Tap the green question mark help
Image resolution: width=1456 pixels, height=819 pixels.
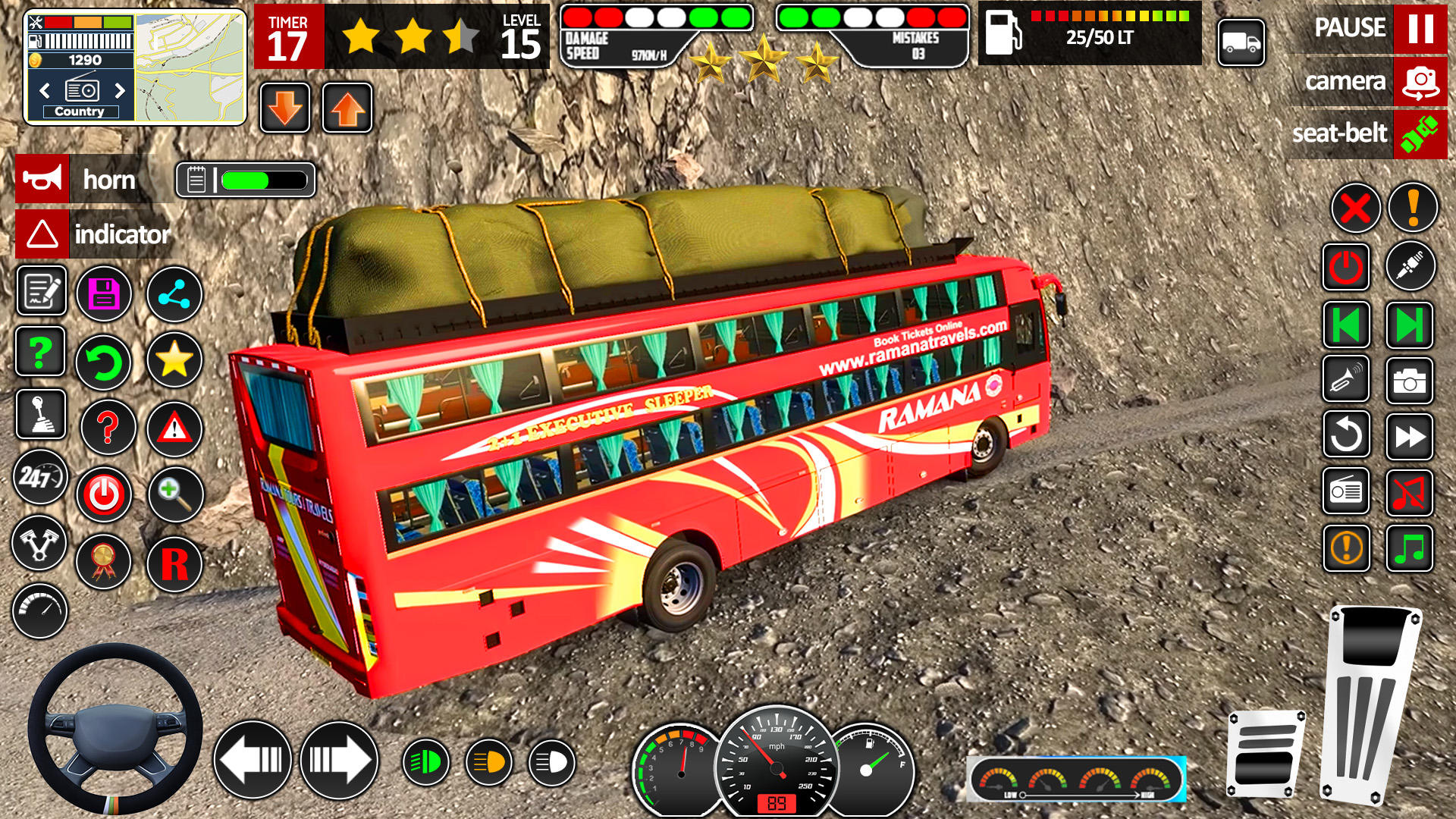point(40,352)
